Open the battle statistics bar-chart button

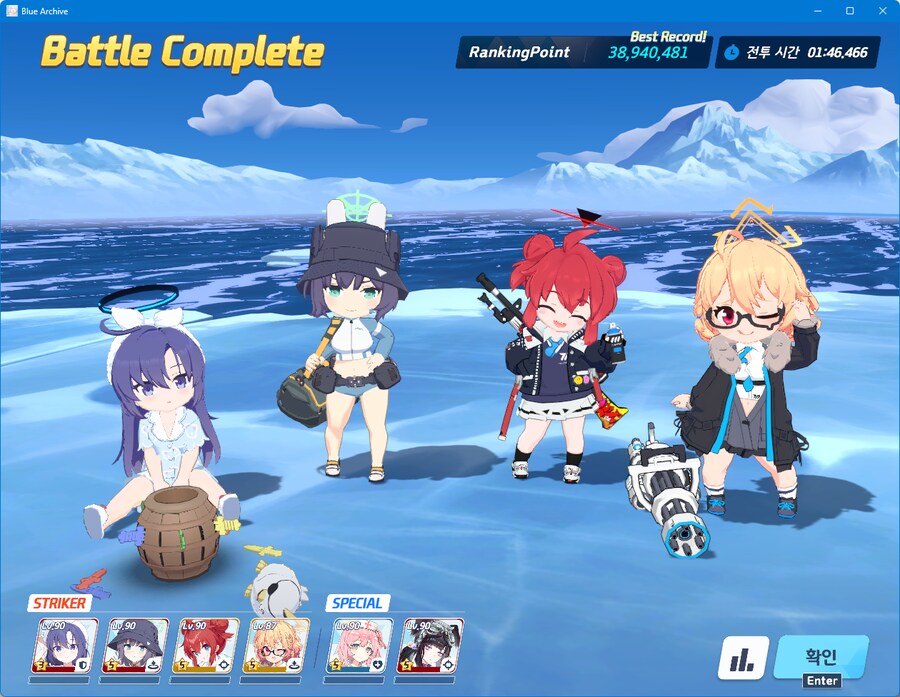(743, 658)
